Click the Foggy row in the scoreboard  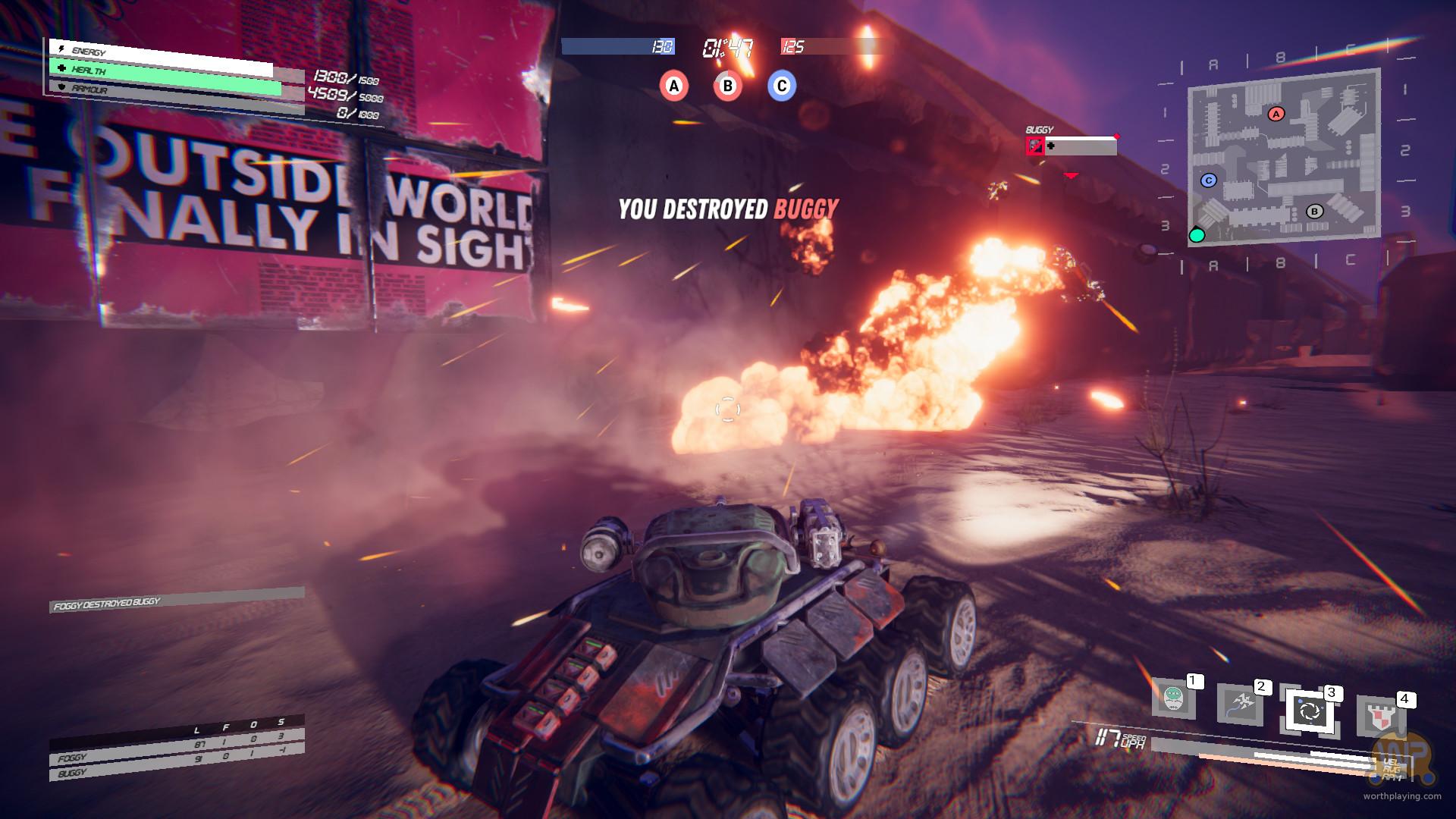click(x=177, y=752)
